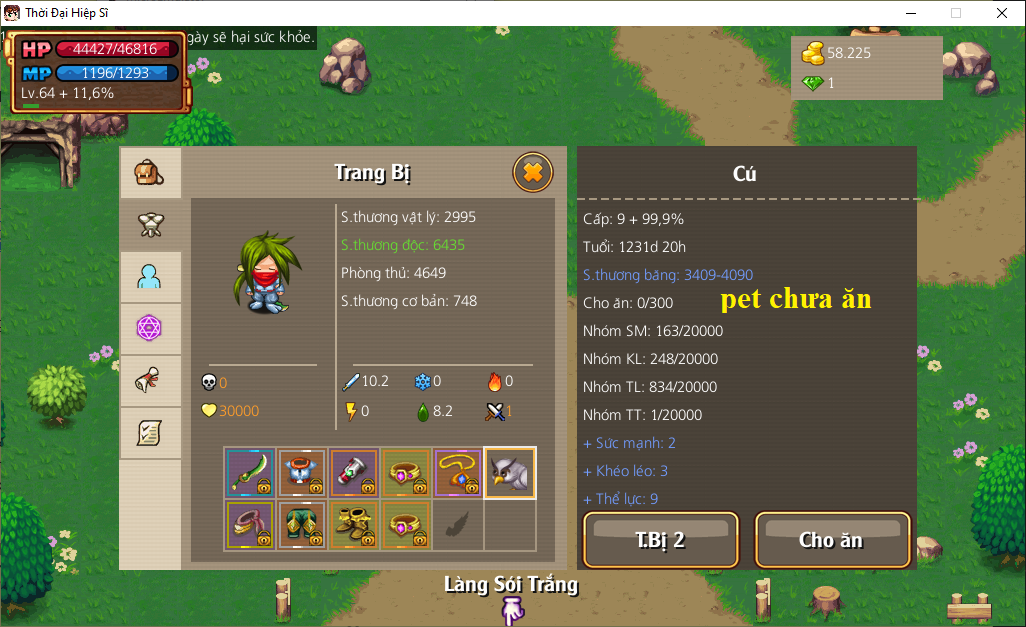
Task: Select the red and silver gauntlet slot
Action: [354, 473]
